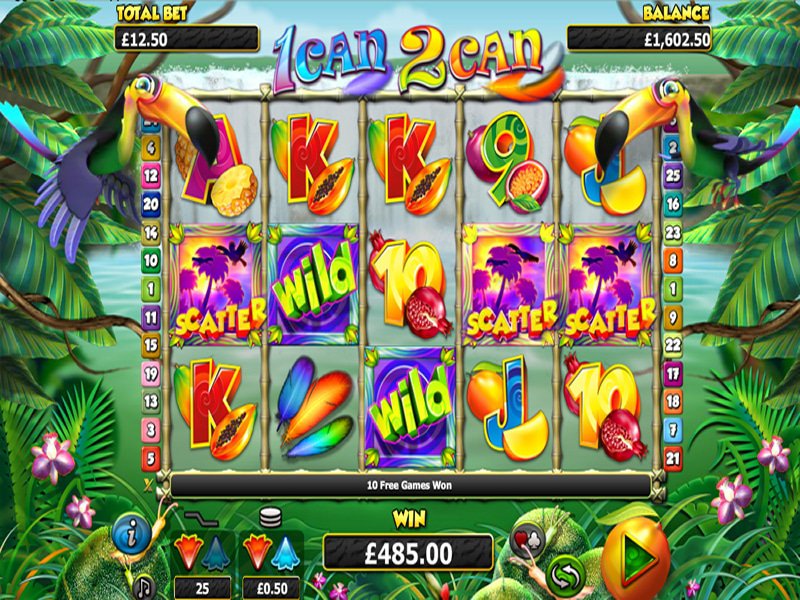Toggle sound with the music note icon
The height and width of the screenshot is (600, 800).
(142, 583)
